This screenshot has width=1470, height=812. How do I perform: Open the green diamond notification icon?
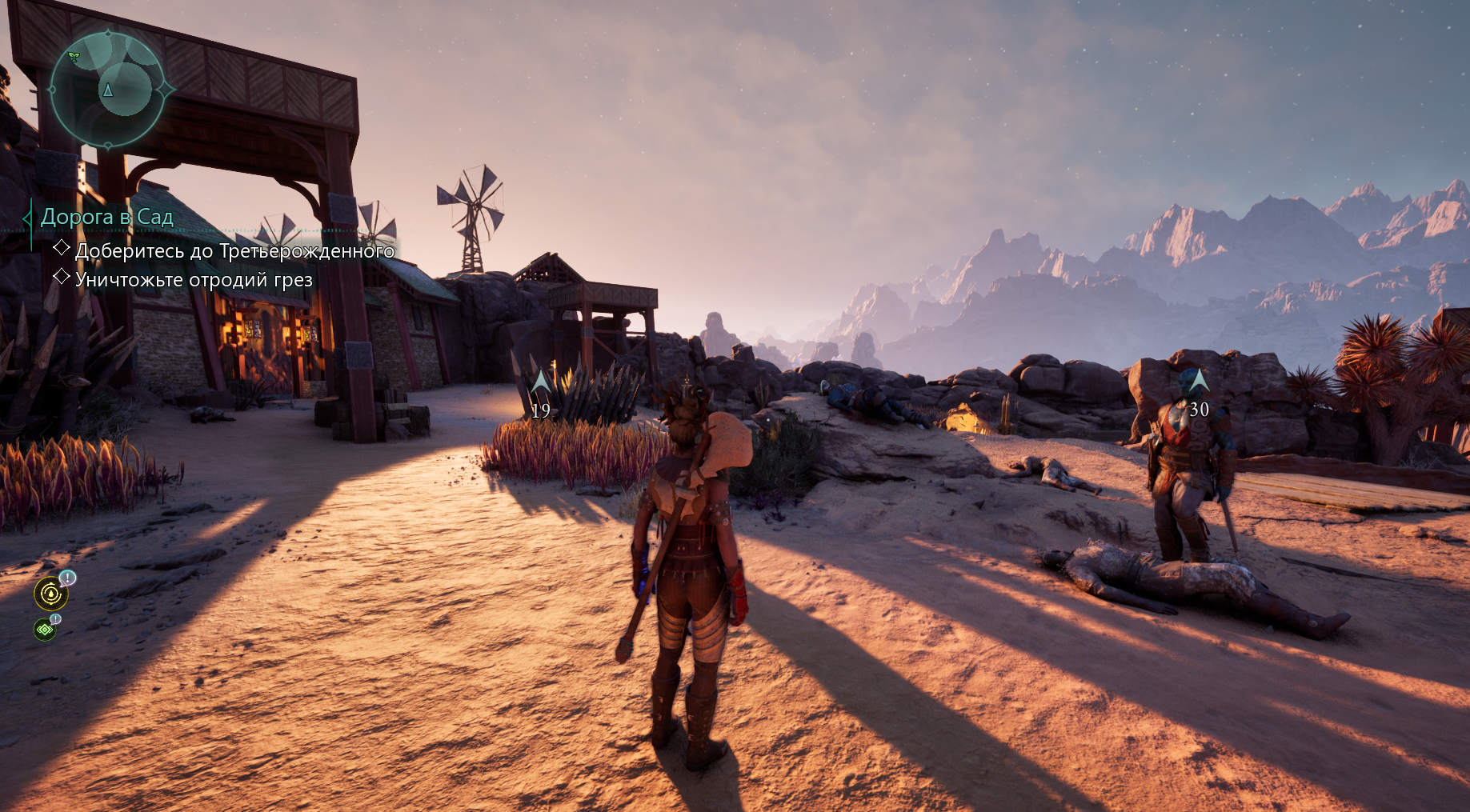coord(45,630)
